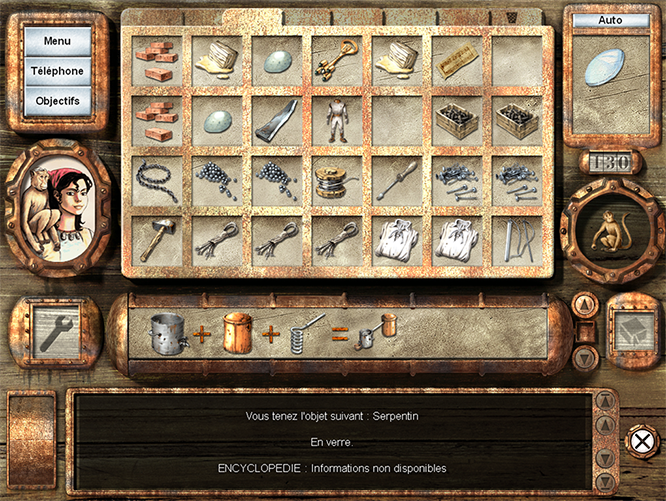The image size is (666, 501).
Task: Toggle the Auto button
Action: tap(610, 20)
